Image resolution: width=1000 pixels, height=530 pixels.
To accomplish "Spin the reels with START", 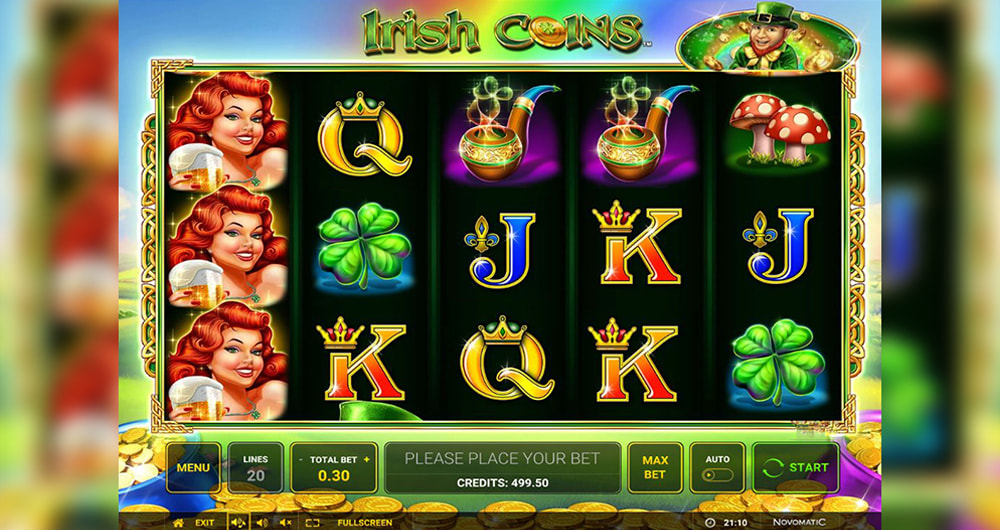I will pos(796,467).
